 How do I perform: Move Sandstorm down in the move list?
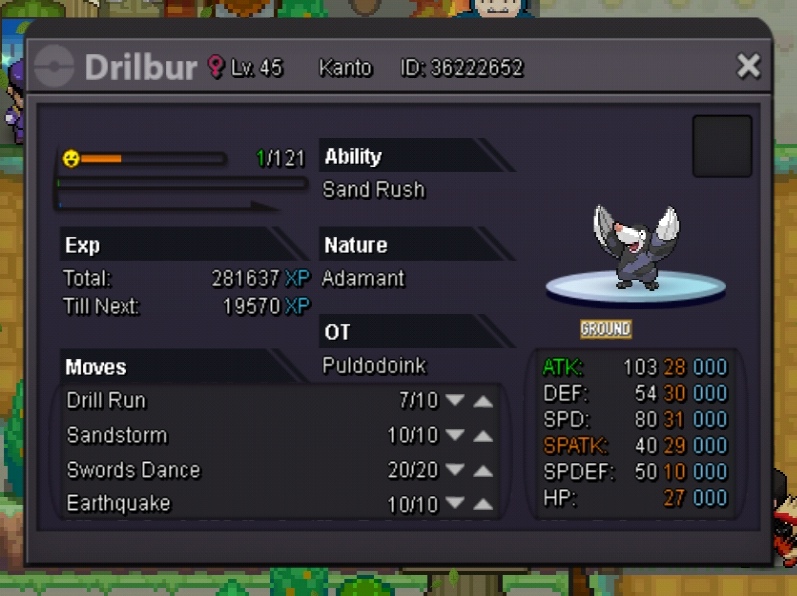point(455,436)
